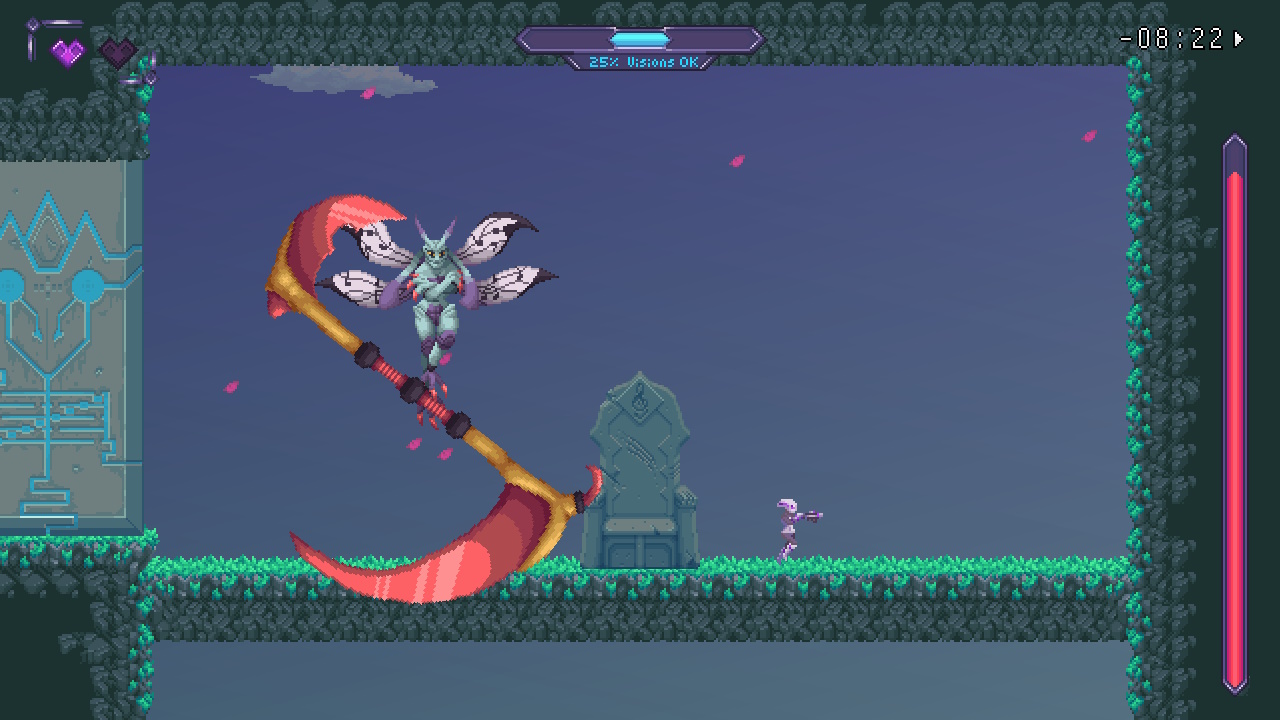The width and height of the screenshot is (1280, 720).
Task: Click the small play arrow beside the timer
Action: point(1237,41)
